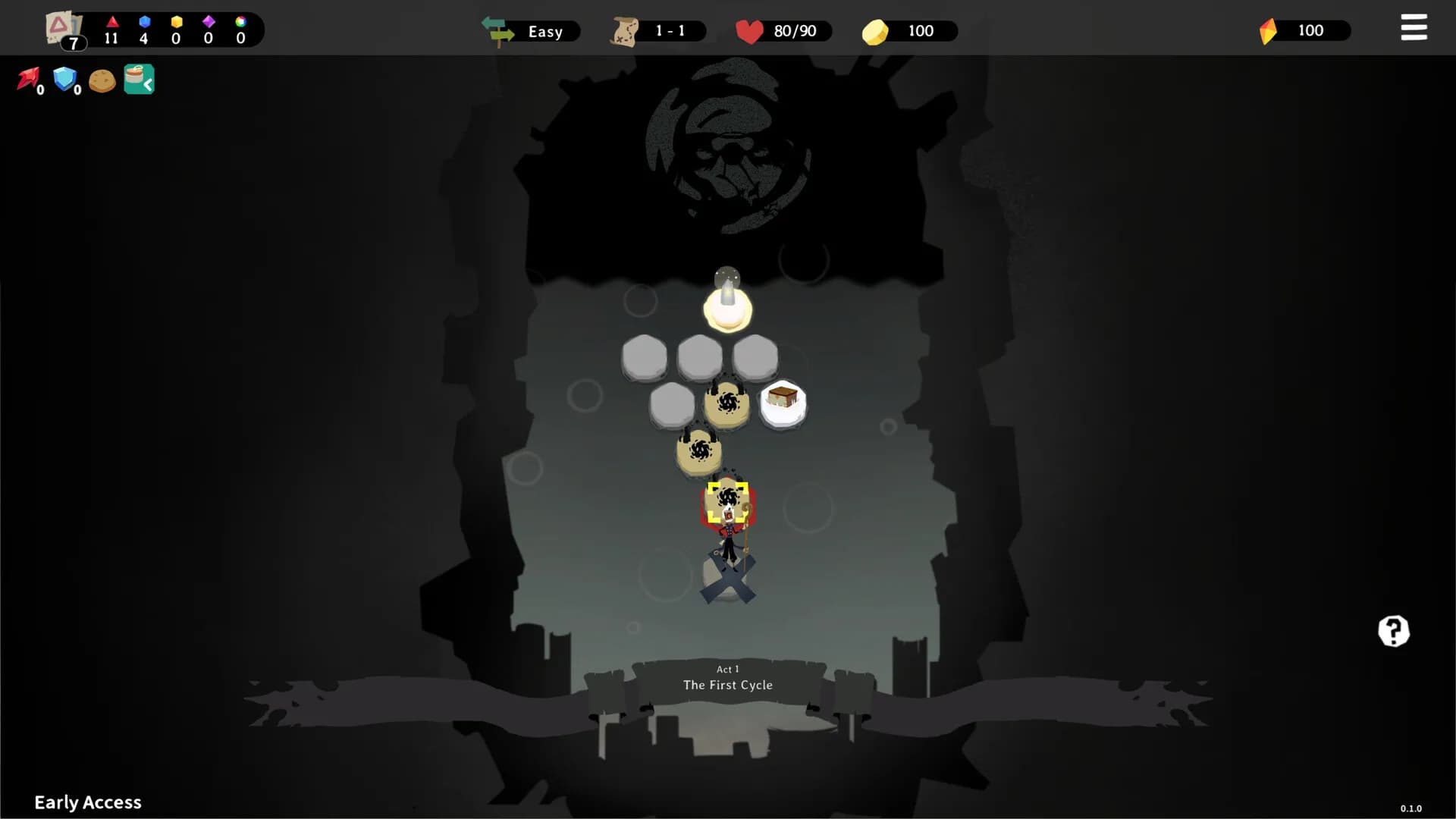Select the blue shield defense icon
Viewport: 1456px width, 819px height.
pyautogui.click(x=65, y=79)
